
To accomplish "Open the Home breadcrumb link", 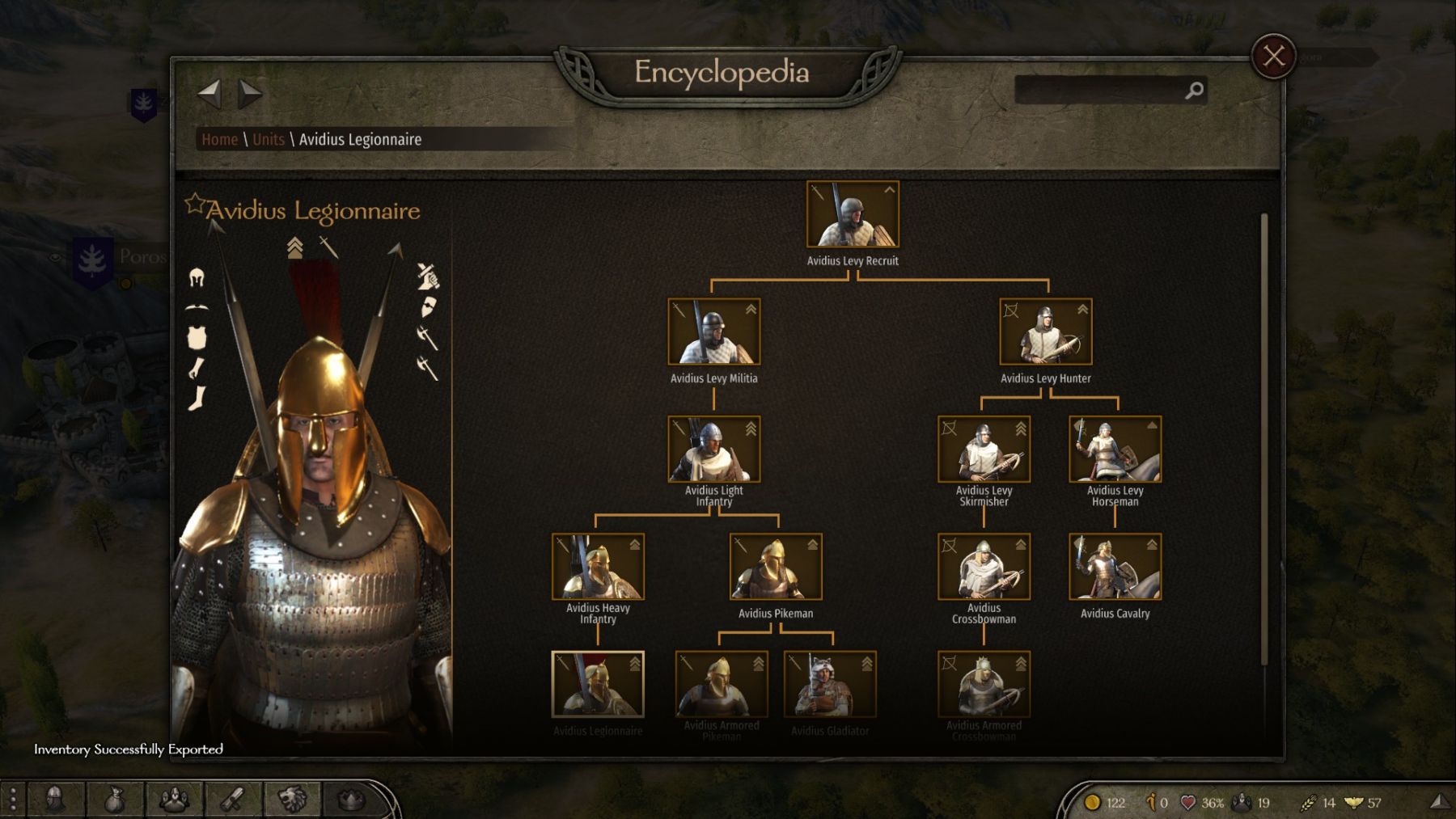I will click(x=220, y=140).
